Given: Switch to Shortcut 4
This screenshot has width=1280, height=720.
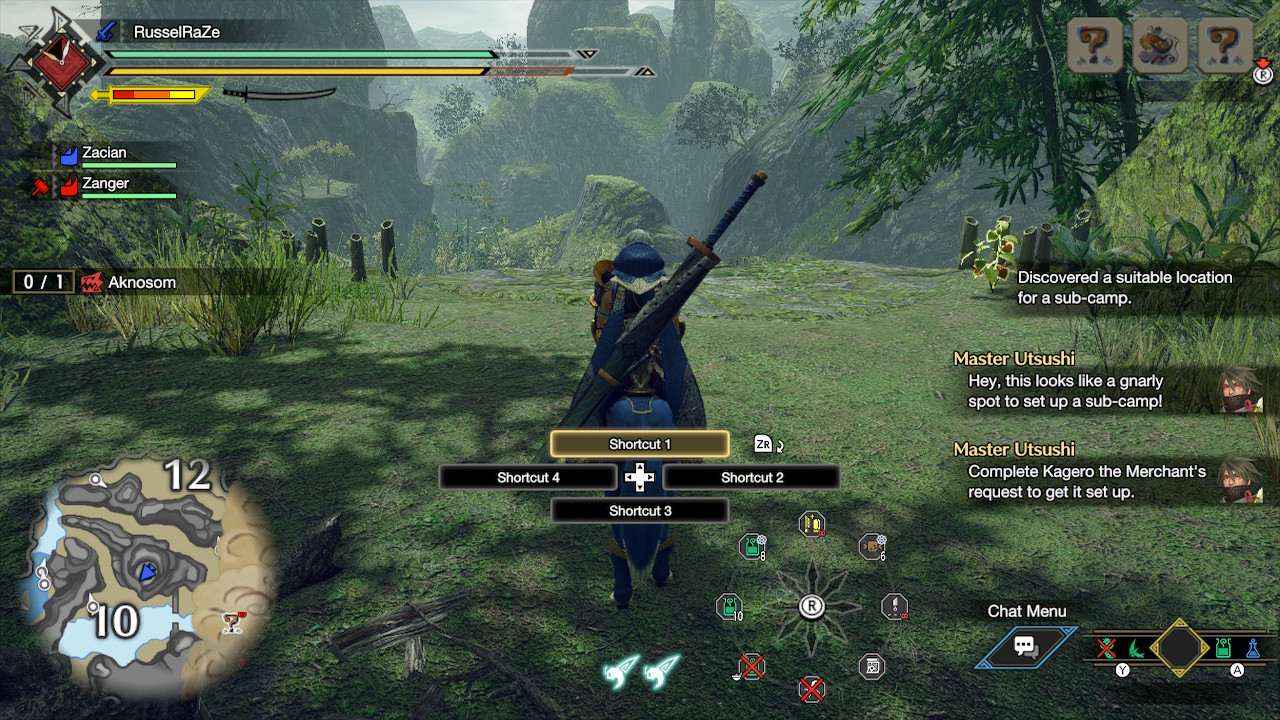Looking at the screenshot, I should 528,478.
